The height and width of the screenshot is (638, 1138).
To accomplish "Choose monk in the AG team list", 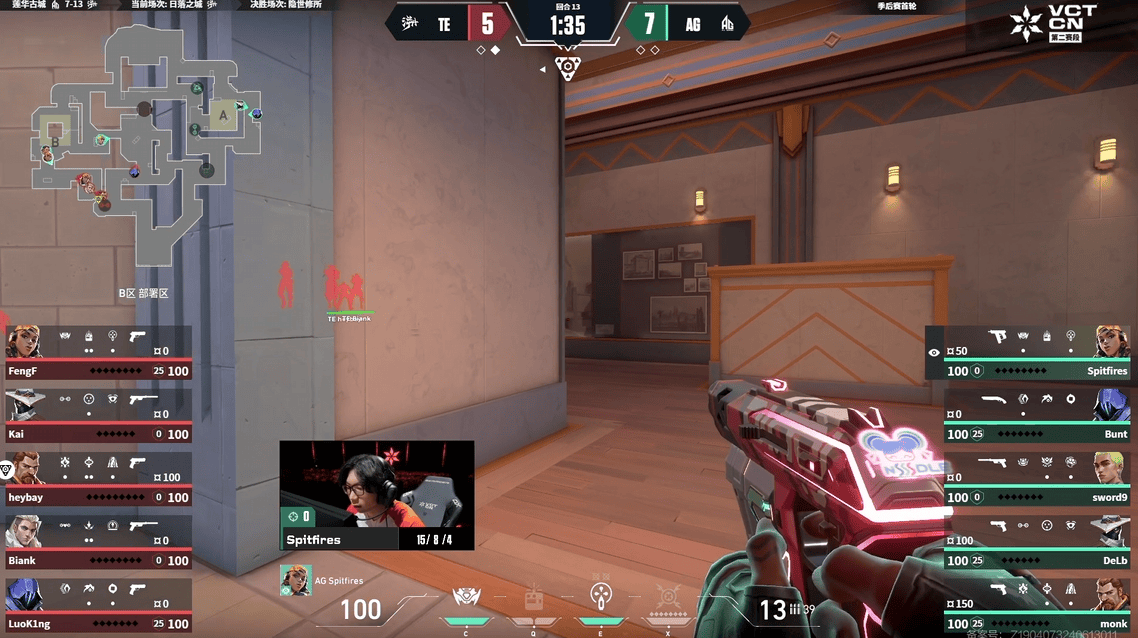I will pos(1040,606).
